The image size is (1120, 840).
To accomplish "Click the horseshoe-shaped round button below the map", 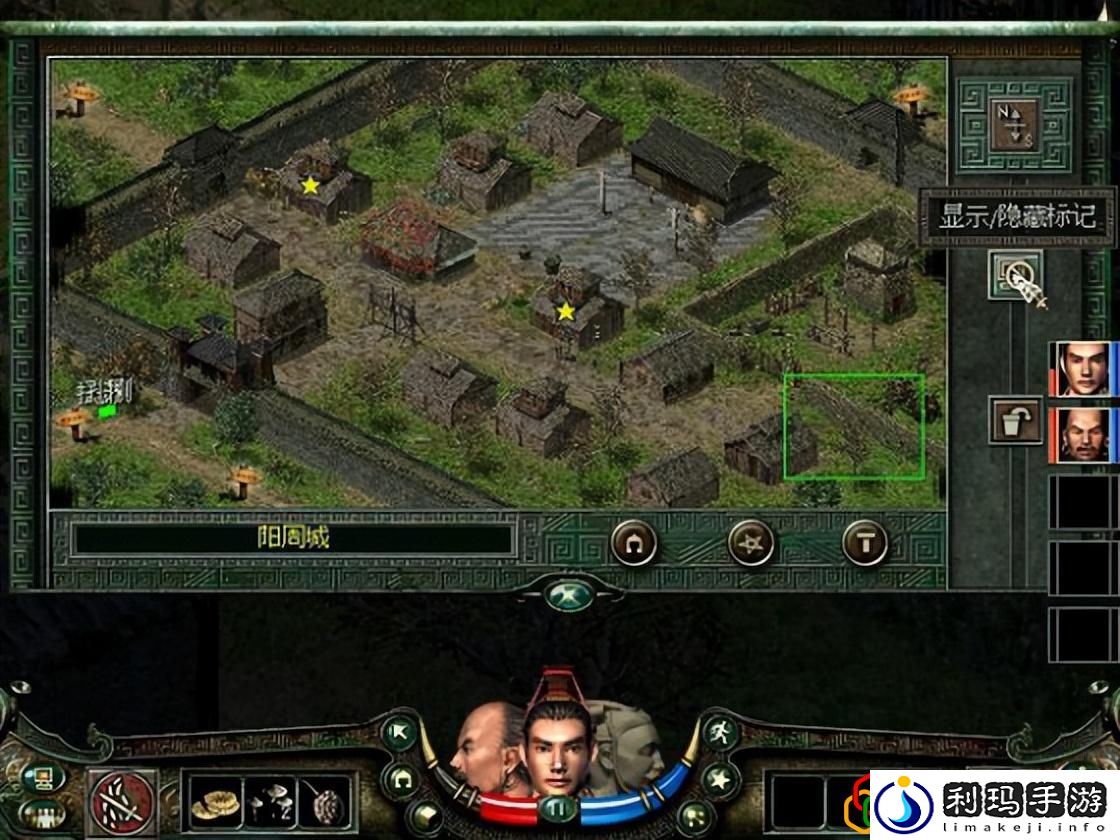I will tap(634, 543).
